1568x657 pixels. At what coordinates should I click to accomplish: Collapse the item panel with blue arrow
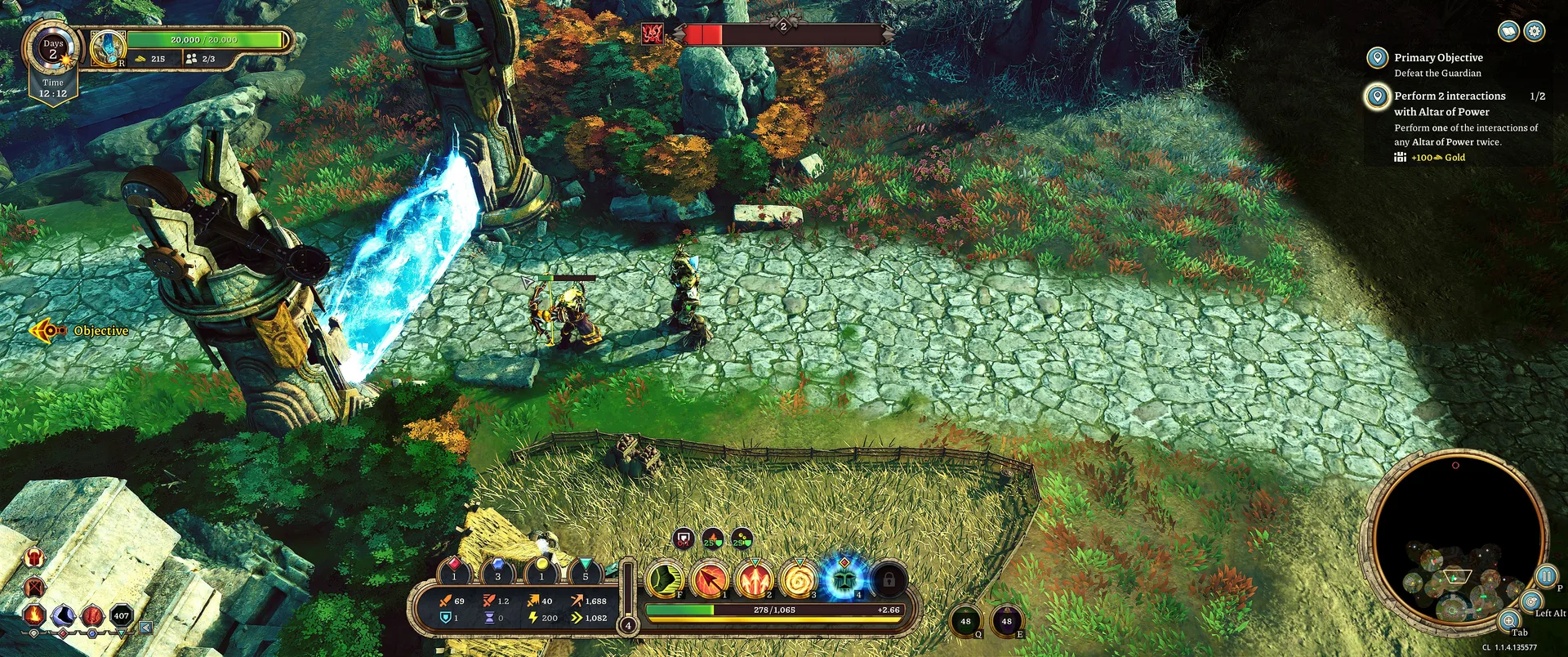tap(145, 628)
